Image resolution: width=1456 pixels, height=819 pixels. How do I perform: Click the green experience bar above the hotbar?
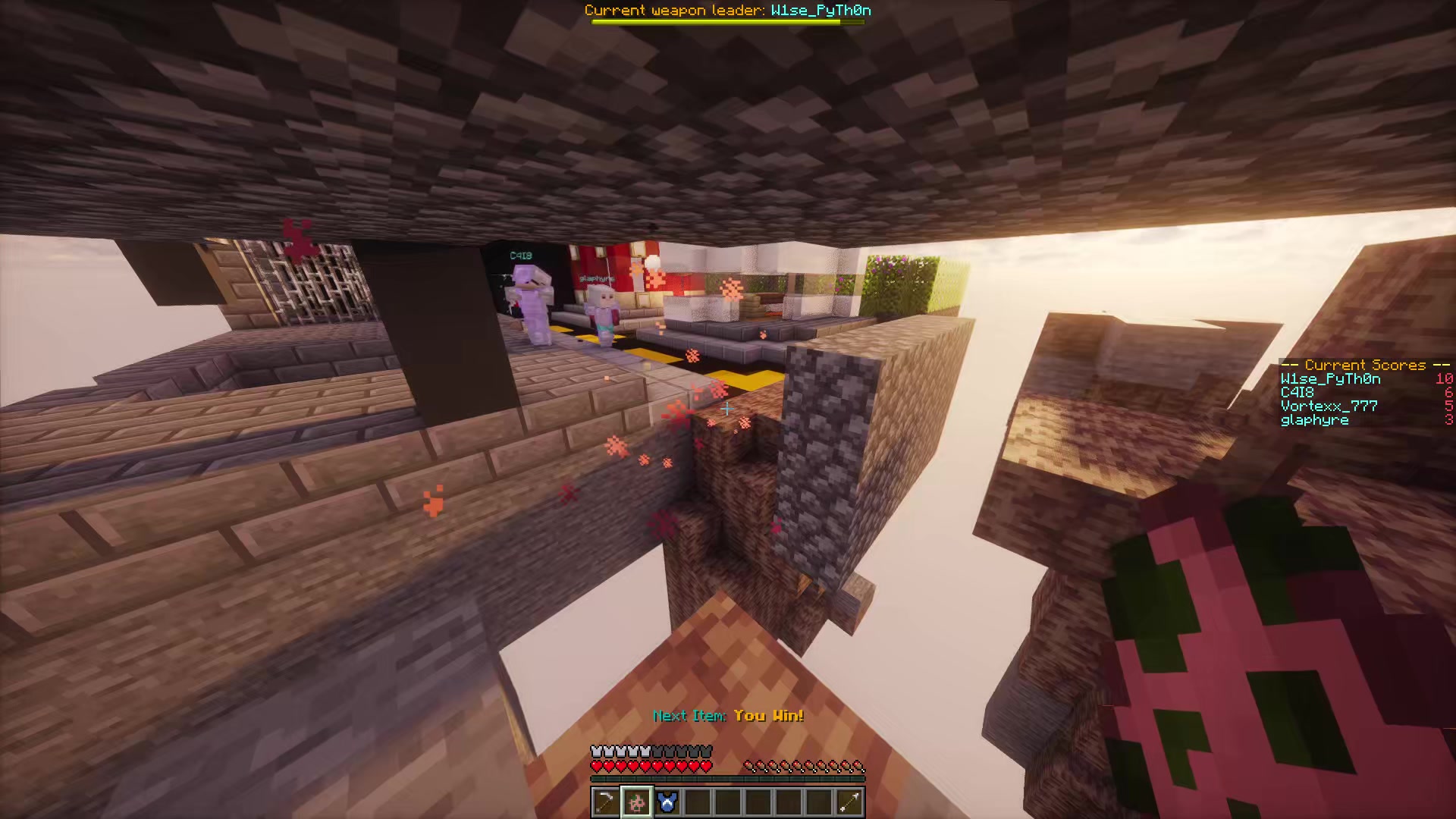coord(726,777)
